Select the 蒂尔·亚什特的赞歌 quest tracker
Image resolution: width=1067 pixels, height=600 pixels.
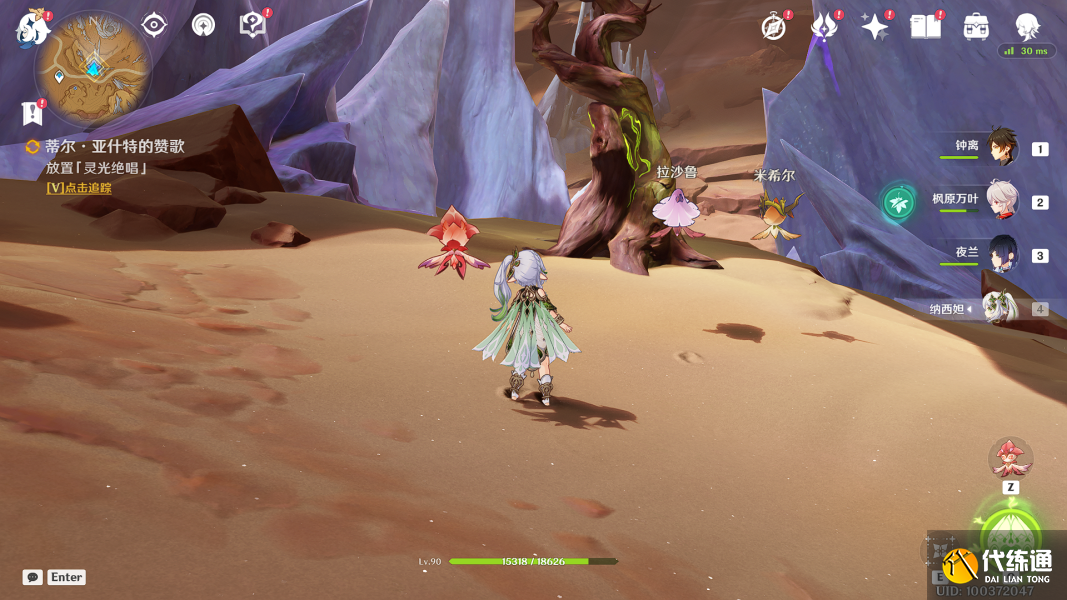(114, 147)
